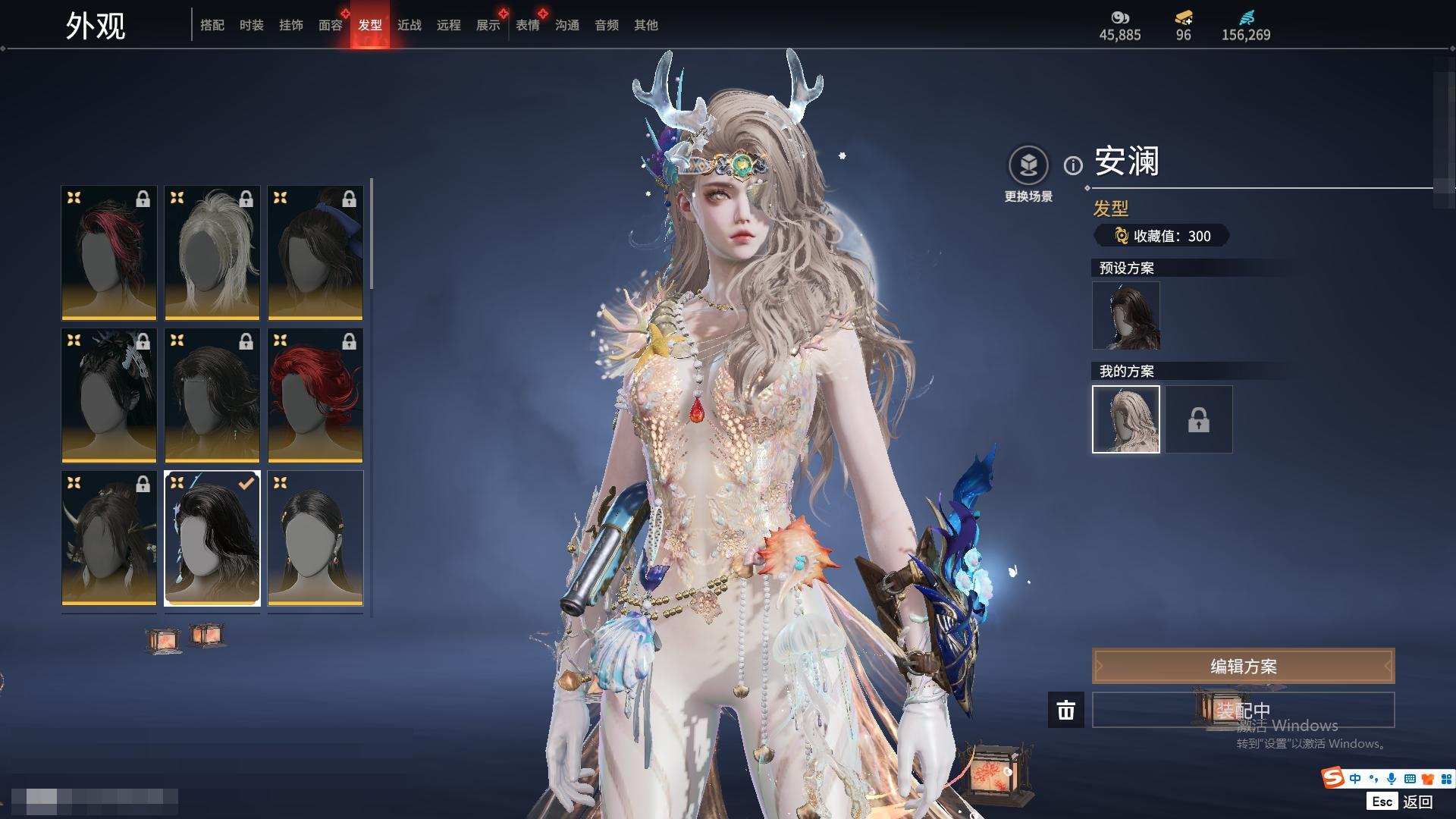Screen dimensions: 1456x819
Task: Go to the 表情 tab
Action: (528, 25)
